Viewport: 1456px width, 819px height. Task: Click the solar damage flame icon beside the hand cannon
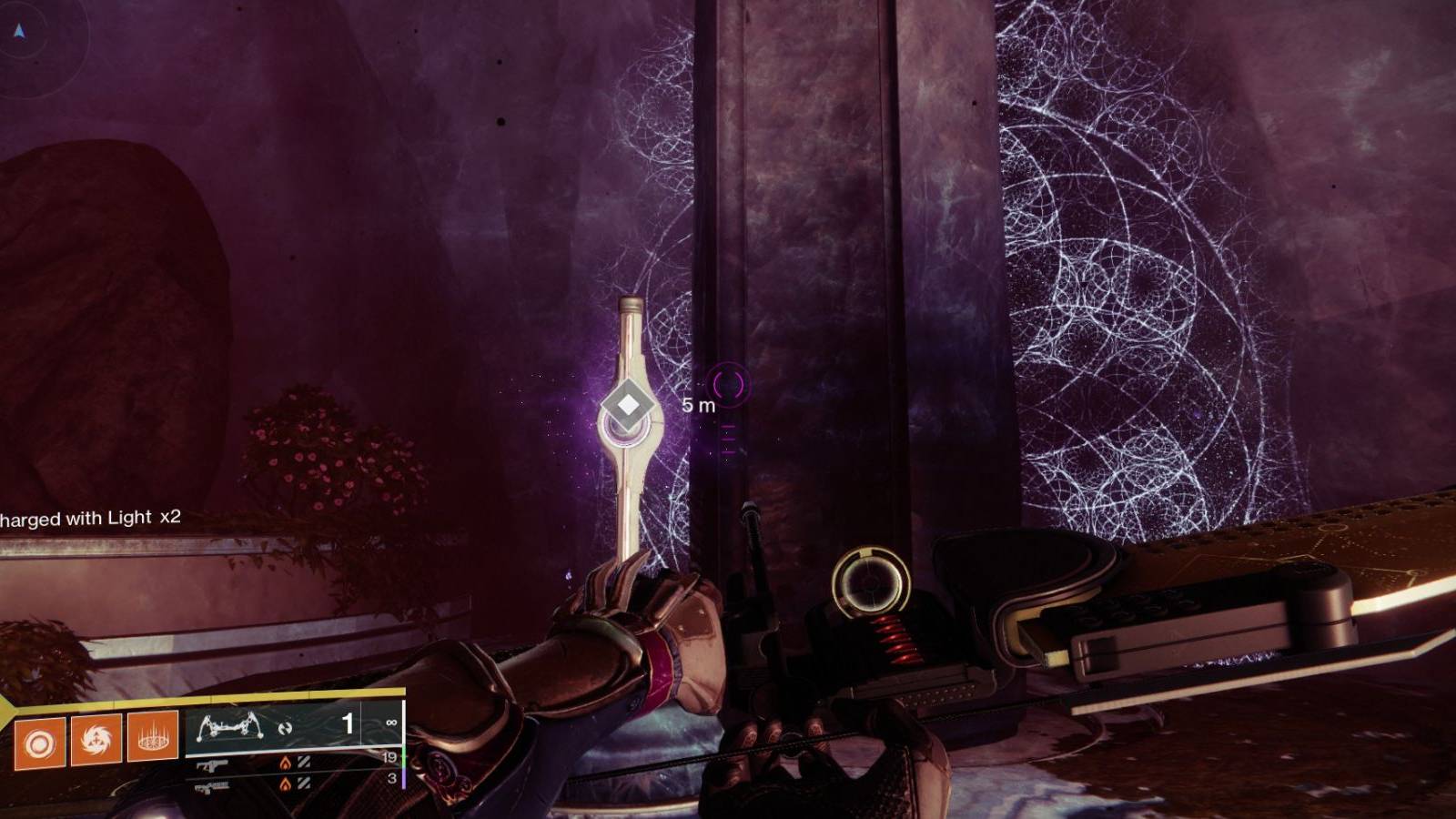click(287, 764)
